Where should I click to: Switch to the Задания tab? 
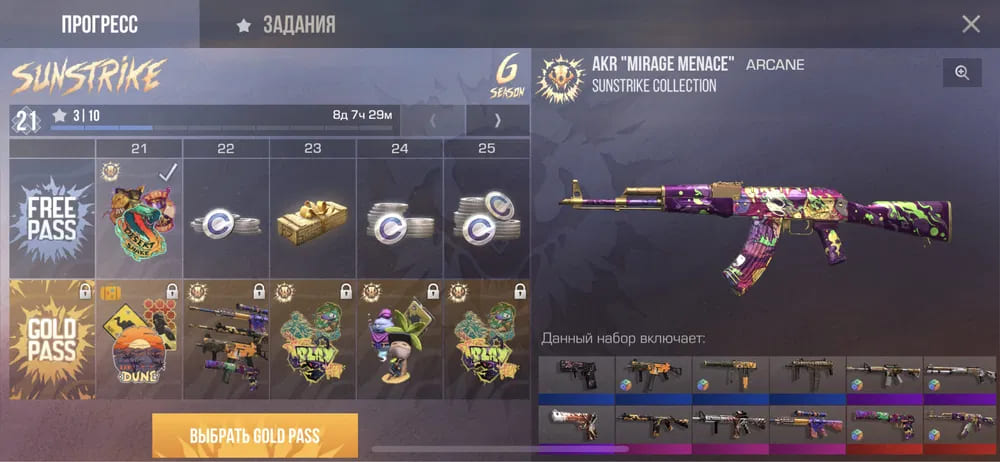285,24
